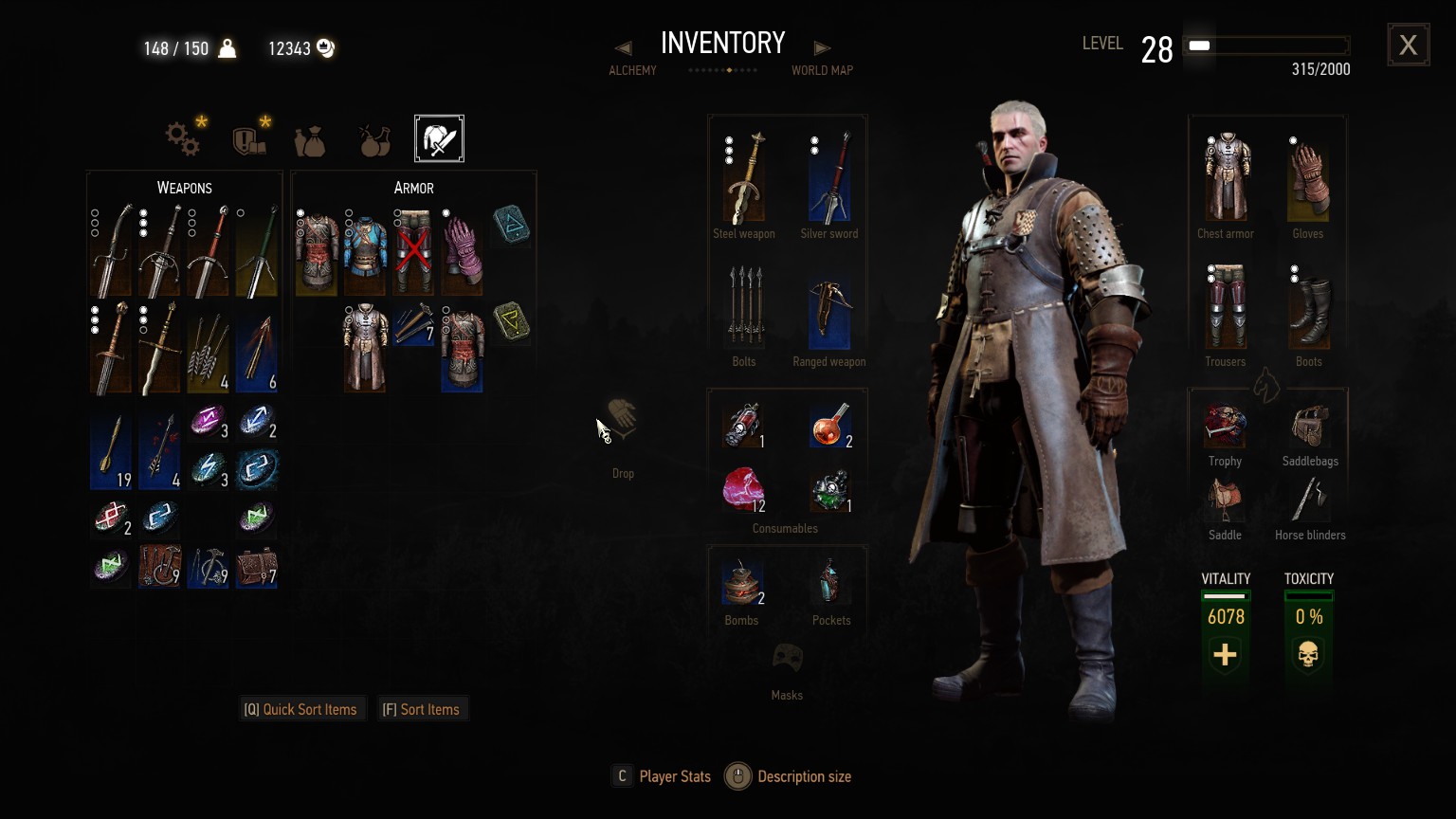Select the Saddlebags slot

point(1310,427)
